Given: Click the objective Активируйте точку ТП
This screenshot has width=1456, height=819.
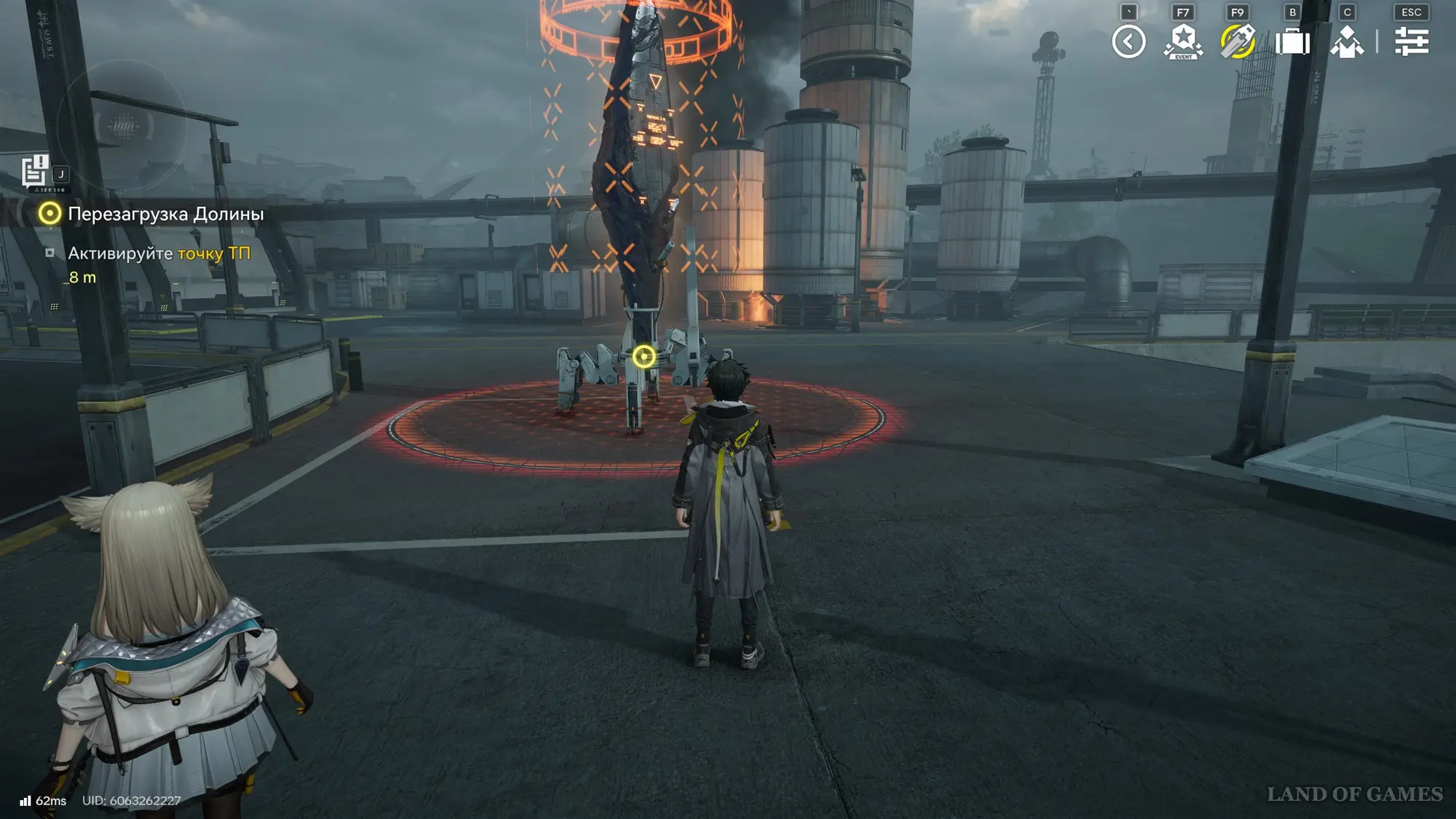Looking at the screenshot, I should click(x=159, y=253).
